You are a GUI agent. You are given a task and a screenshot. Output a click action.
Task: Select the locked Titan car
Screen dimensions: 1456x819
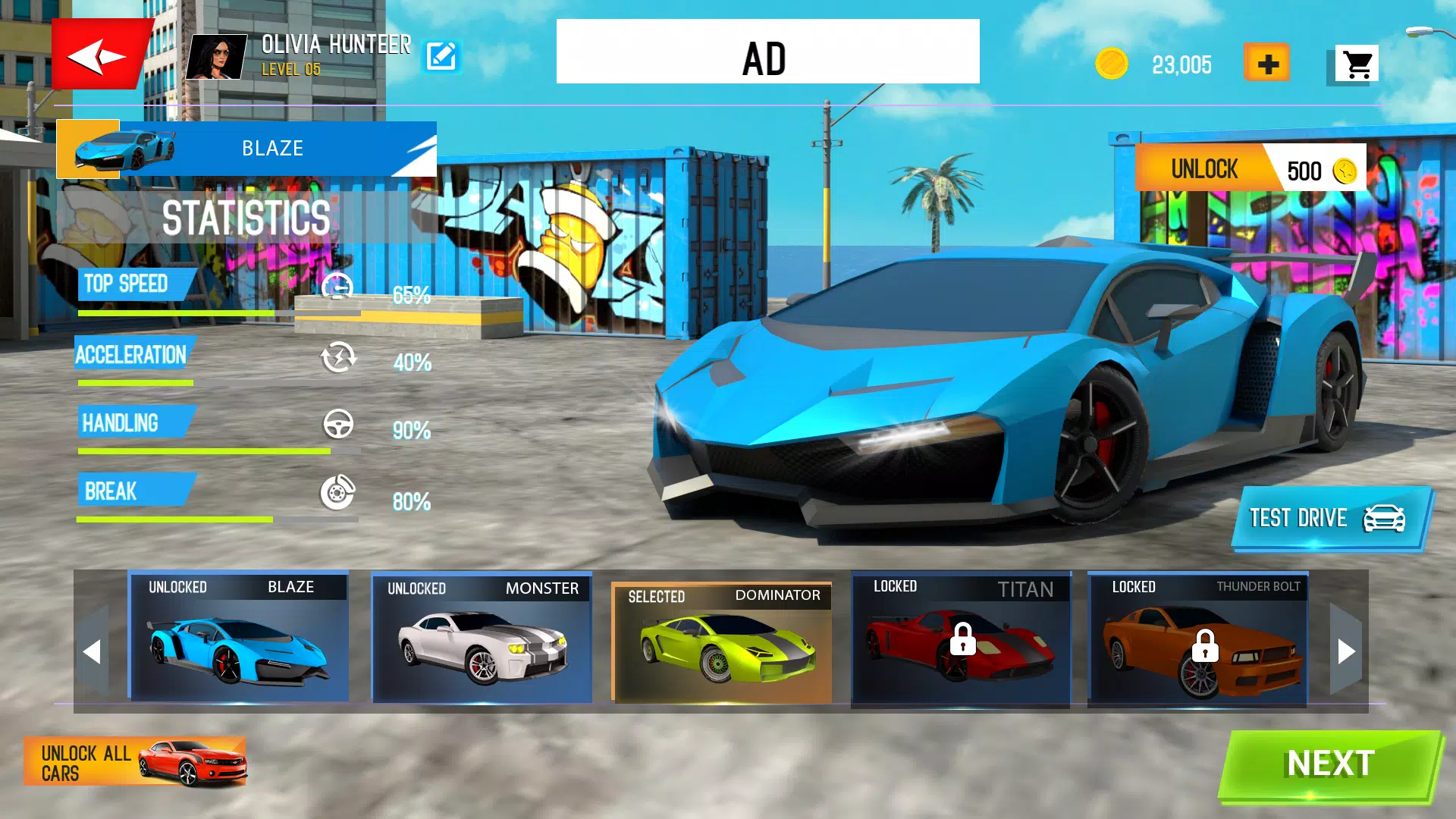click(961, 639)
